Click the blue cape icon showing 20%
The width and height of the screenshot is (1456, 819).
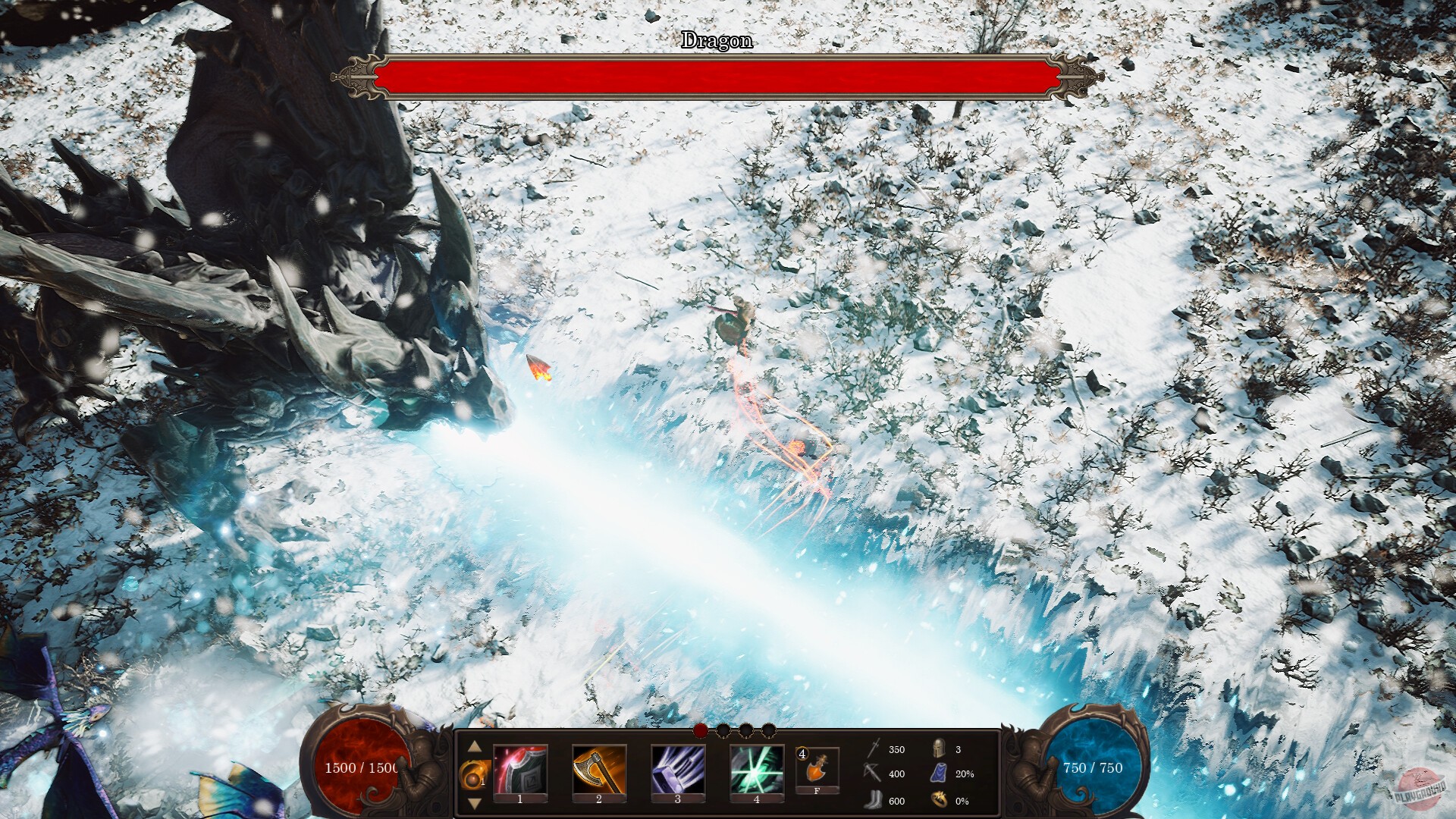[940, 773]
